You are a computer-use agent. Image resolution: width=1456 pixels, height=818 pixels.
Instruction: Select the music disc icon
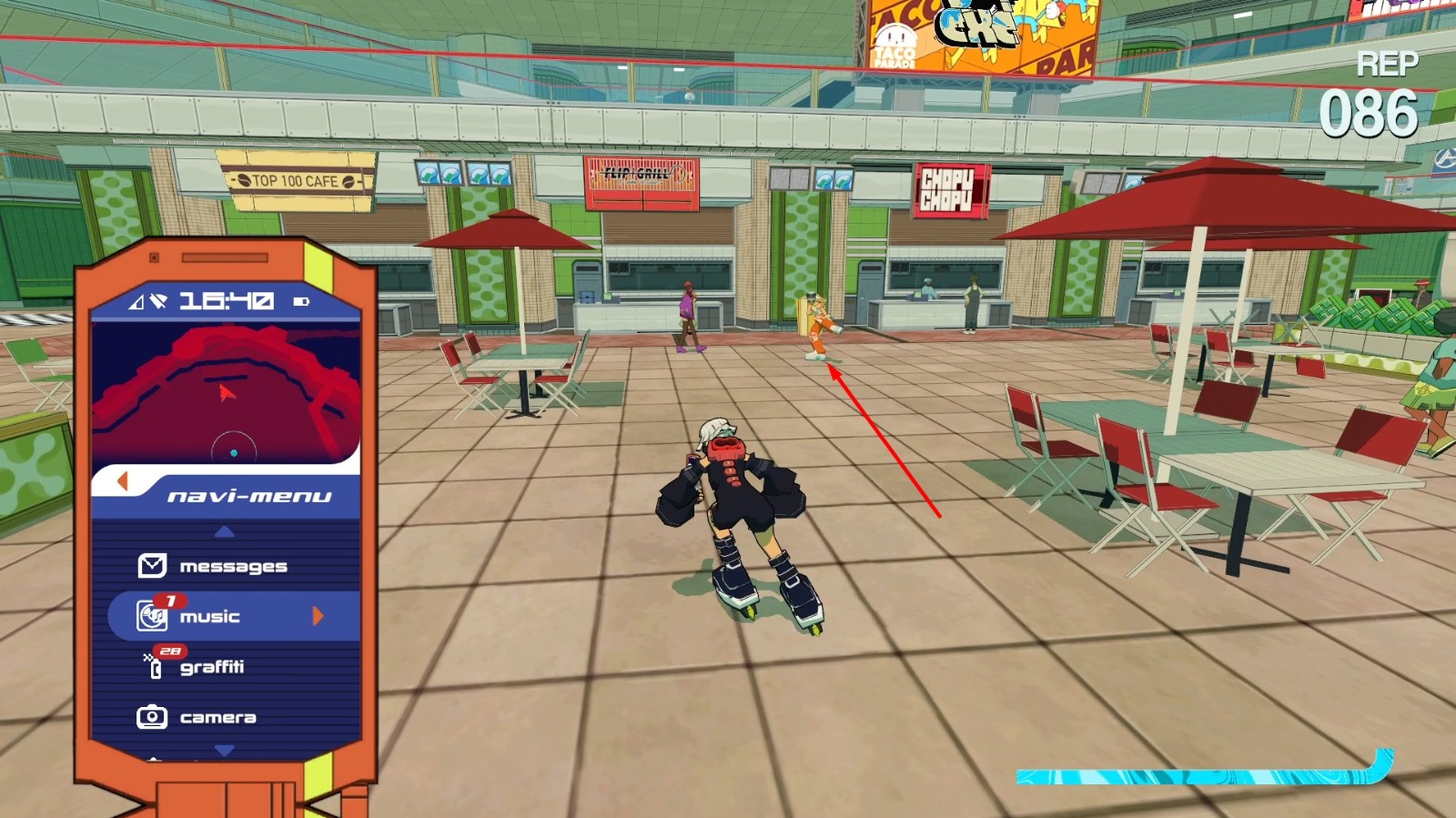pyautogui.click(x=151, y=616)
